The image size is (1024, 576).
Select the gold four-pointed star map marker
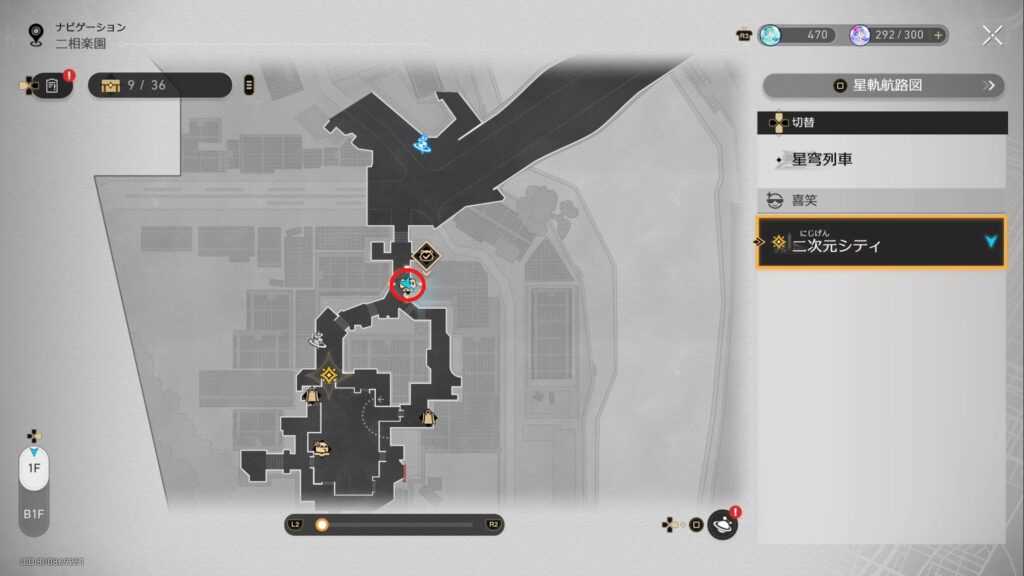click(x=328, y=375)
